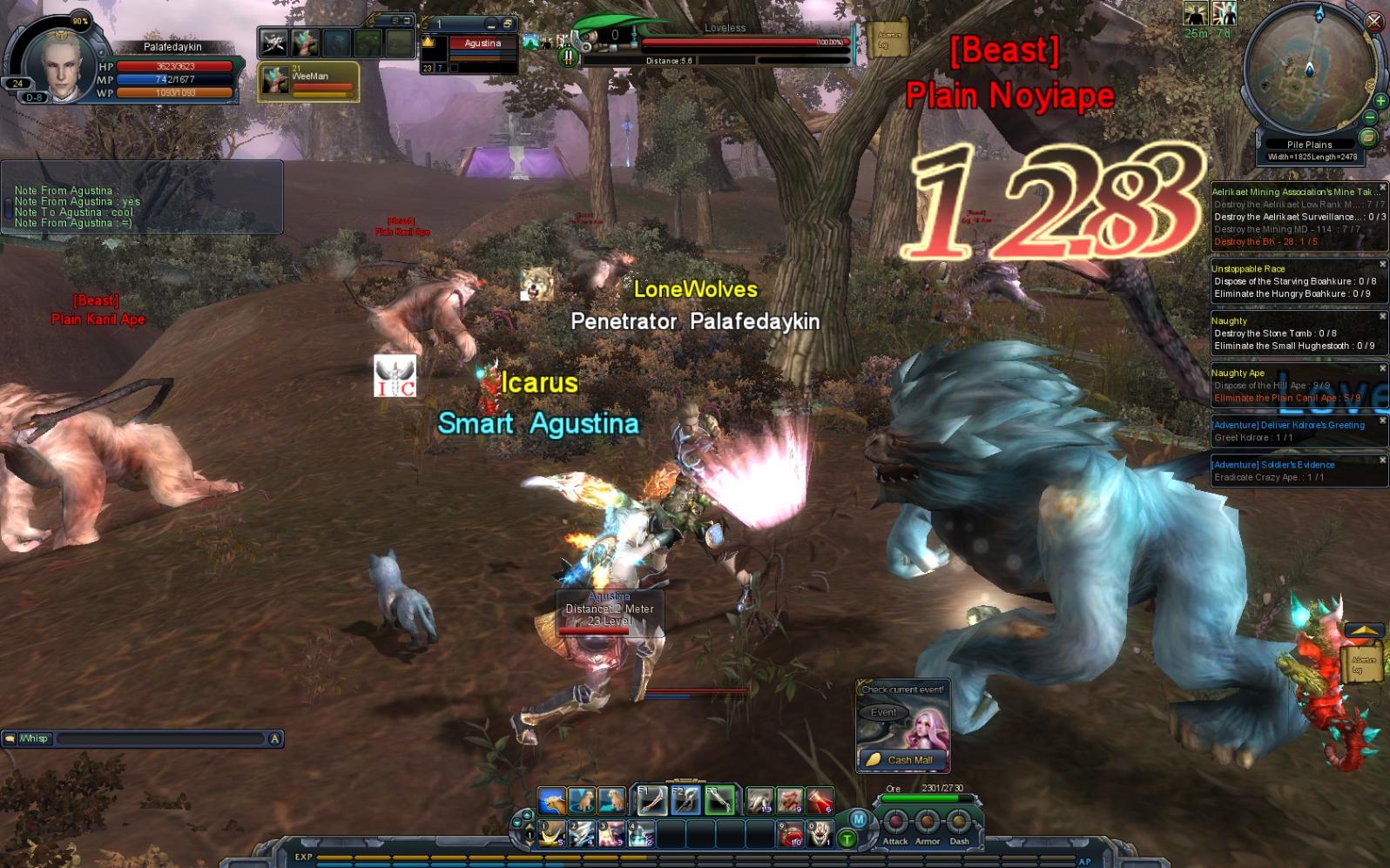
Task: Zoom in the minimap with the plus button
Action: pos(1380,100)
